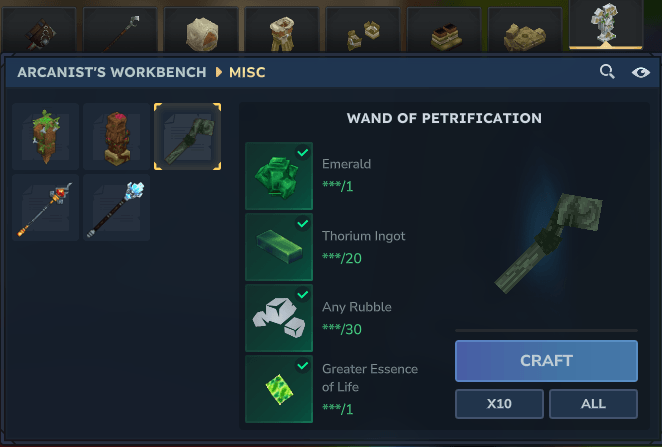Image resolution: width=662 pixels, height=447 pixels.
Task: Open the recipe search magnifier
Action: (607, 72)
